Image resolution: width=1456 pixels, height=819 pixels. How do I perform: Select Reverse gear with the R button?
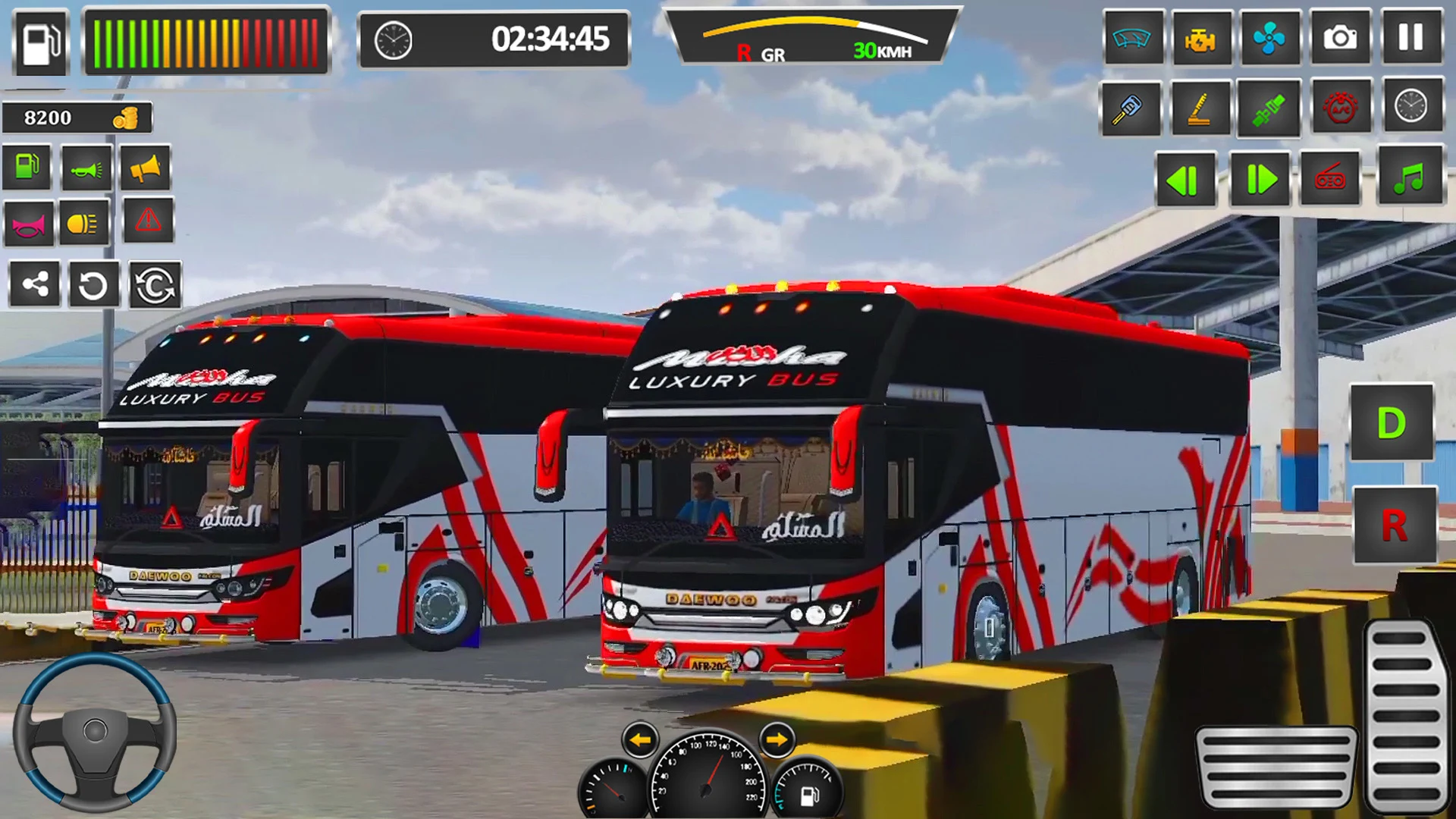[x=1394, y=525]
